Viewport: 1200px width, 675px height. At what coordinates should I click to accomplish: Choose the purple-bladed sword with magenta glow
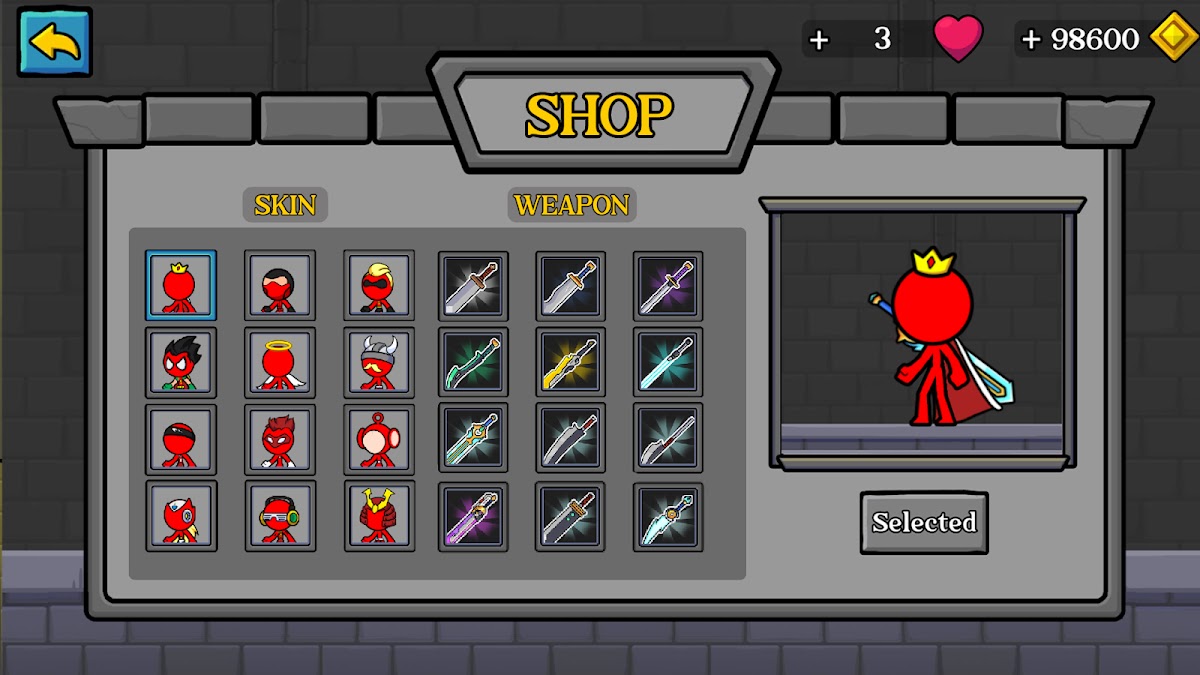(473, 516)
